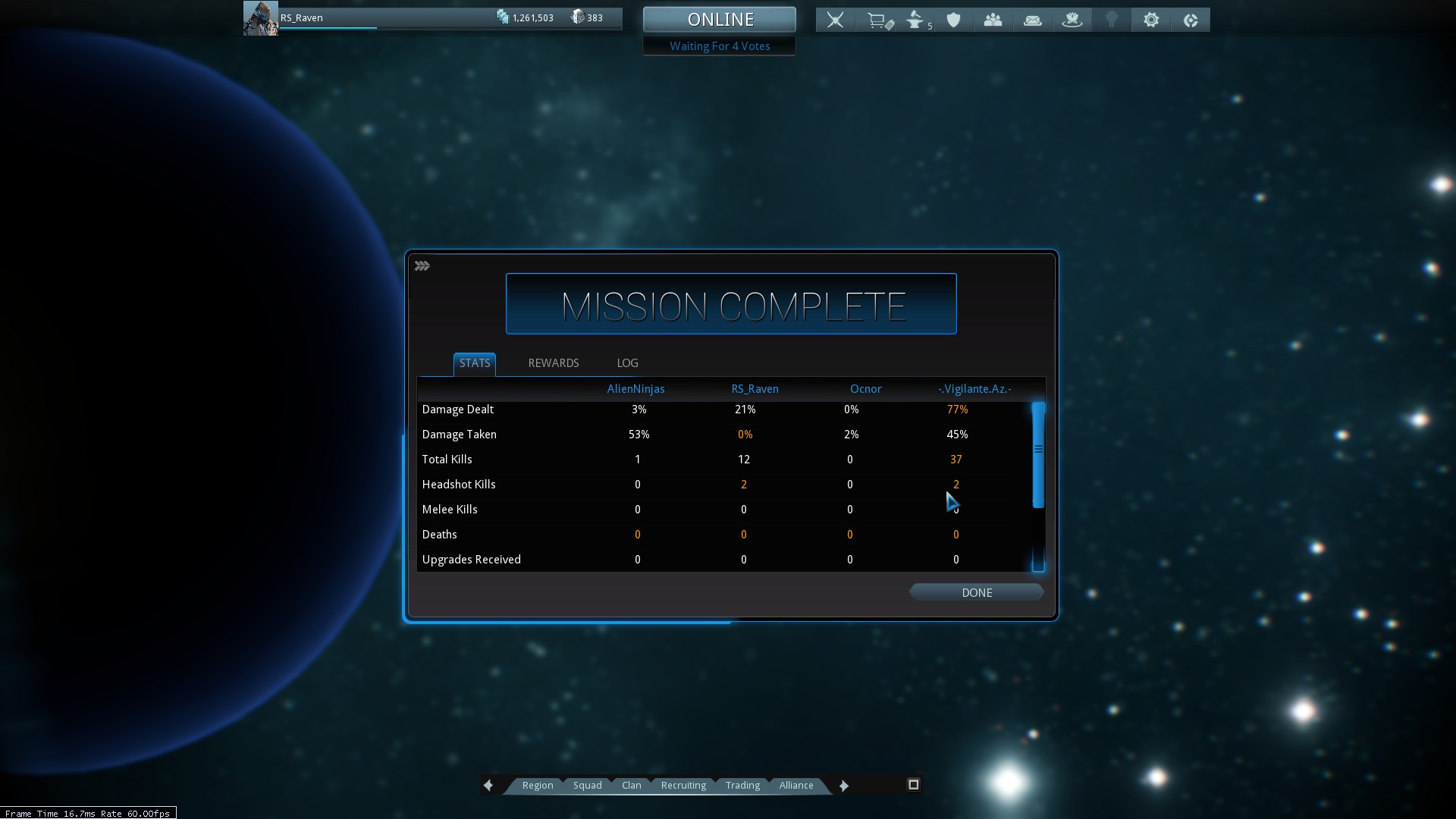This screenshot has height=819, width=1456.
Task: Click the lotus flower icon
Action: point(1072,20)
